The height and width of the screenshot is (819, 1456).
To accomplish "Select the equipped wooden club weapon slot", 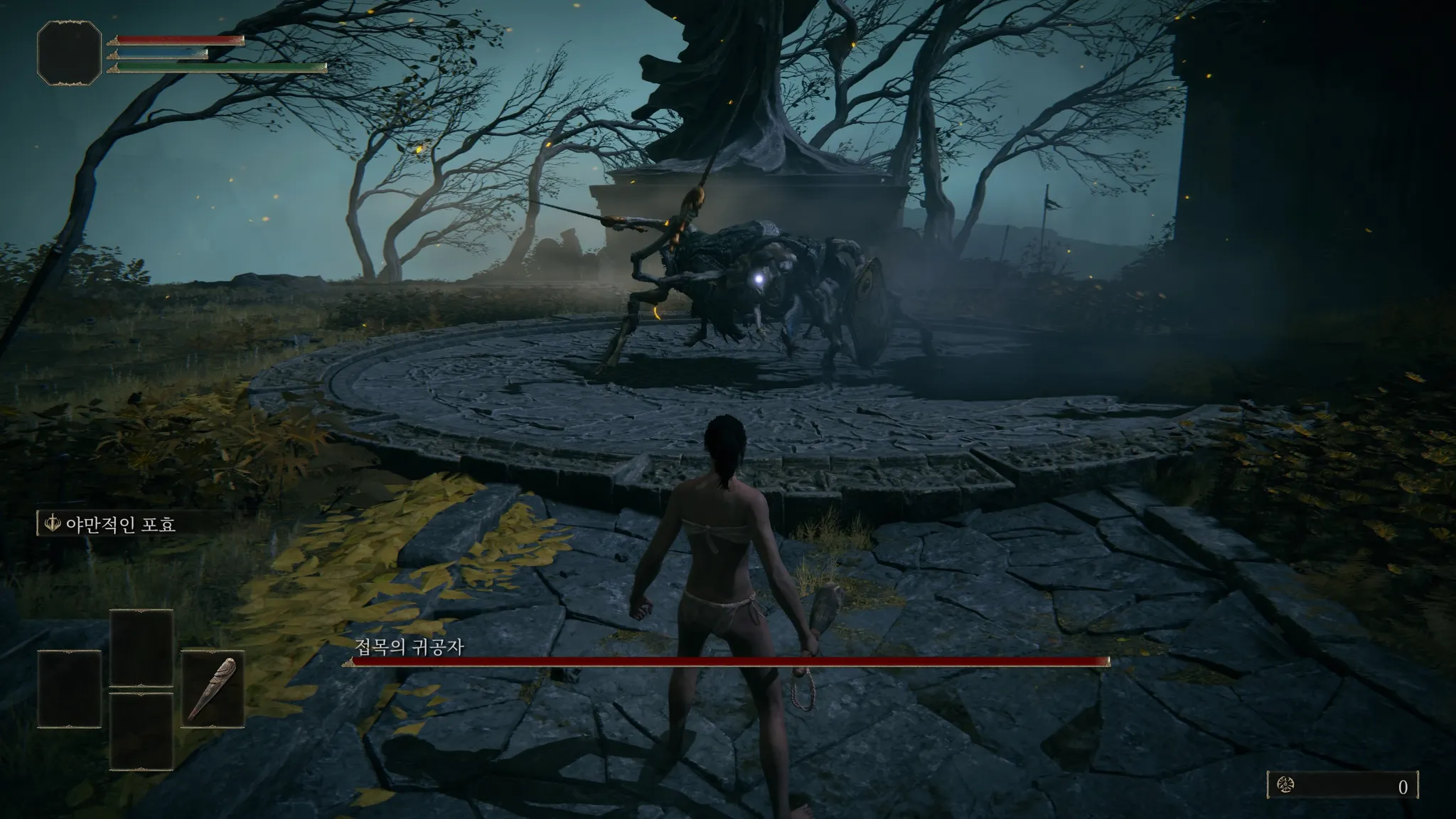I will pos(213,689).
